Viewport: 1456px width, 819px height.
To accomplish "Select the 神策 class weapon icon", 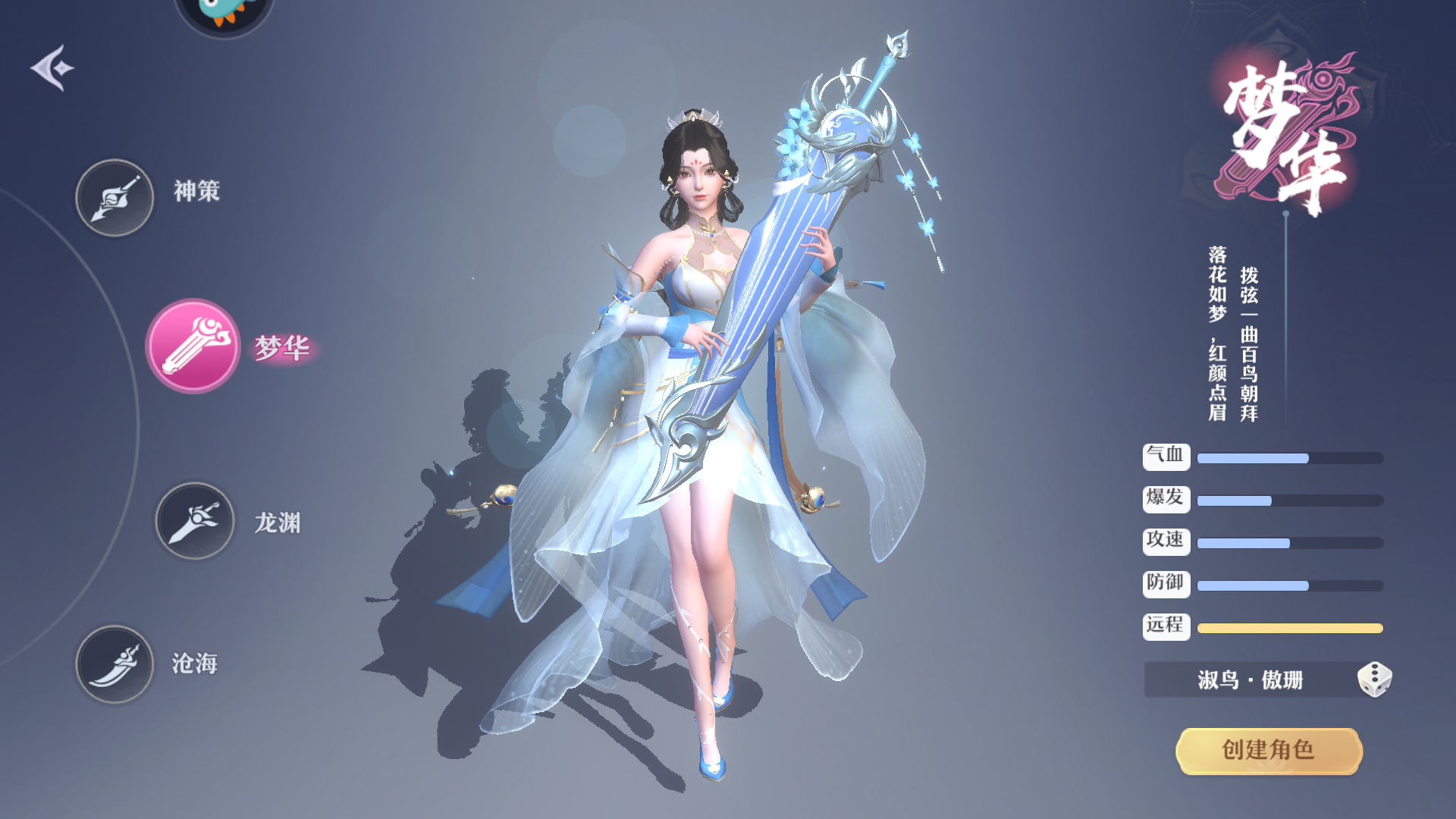I will click(x=114, y=196).
